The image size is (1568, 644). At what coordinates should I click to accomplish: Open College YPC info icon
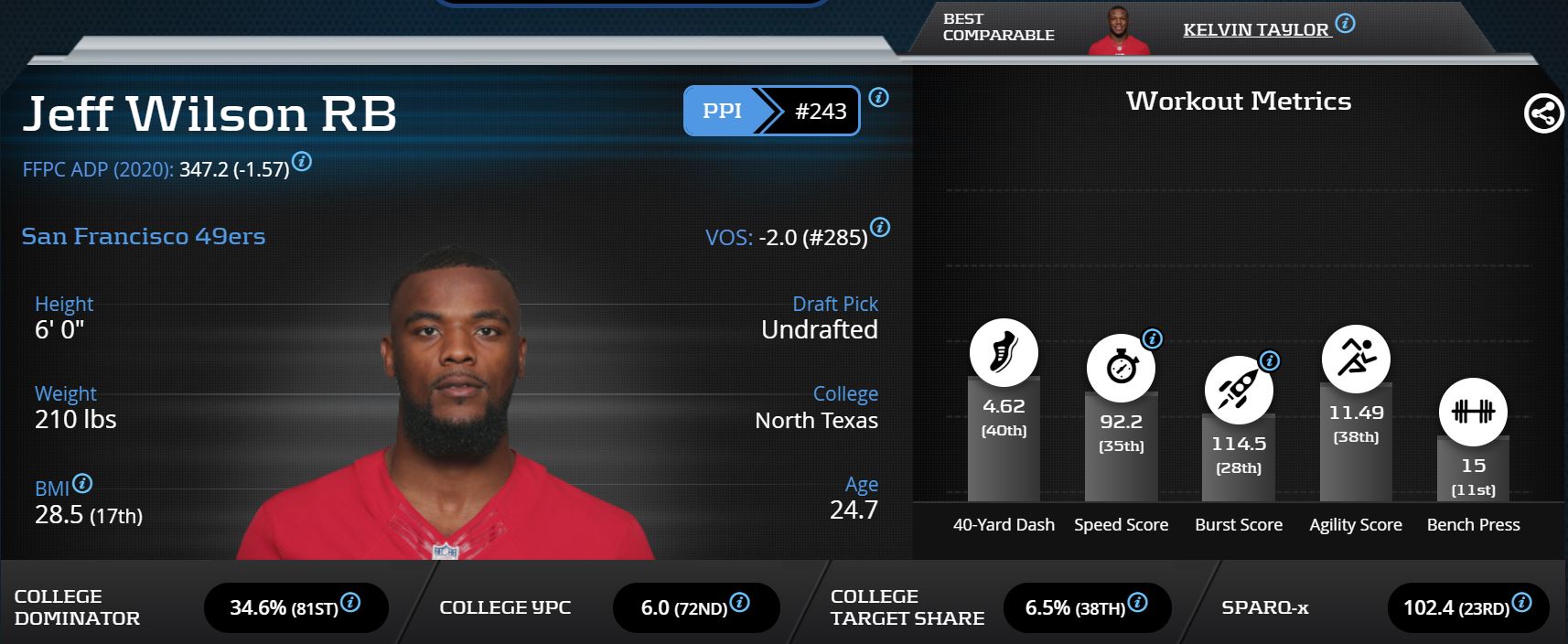[740, 602]
